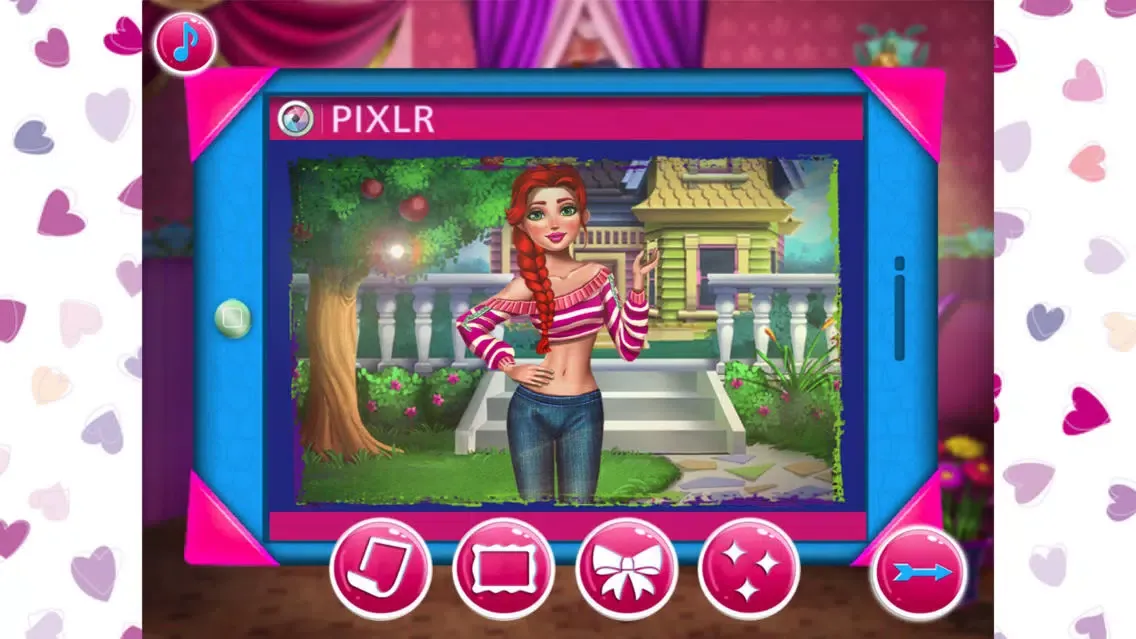The width and height of the screenshot is (1136, 639).
Task: Toggle the music note button
Action: point(185,42)
